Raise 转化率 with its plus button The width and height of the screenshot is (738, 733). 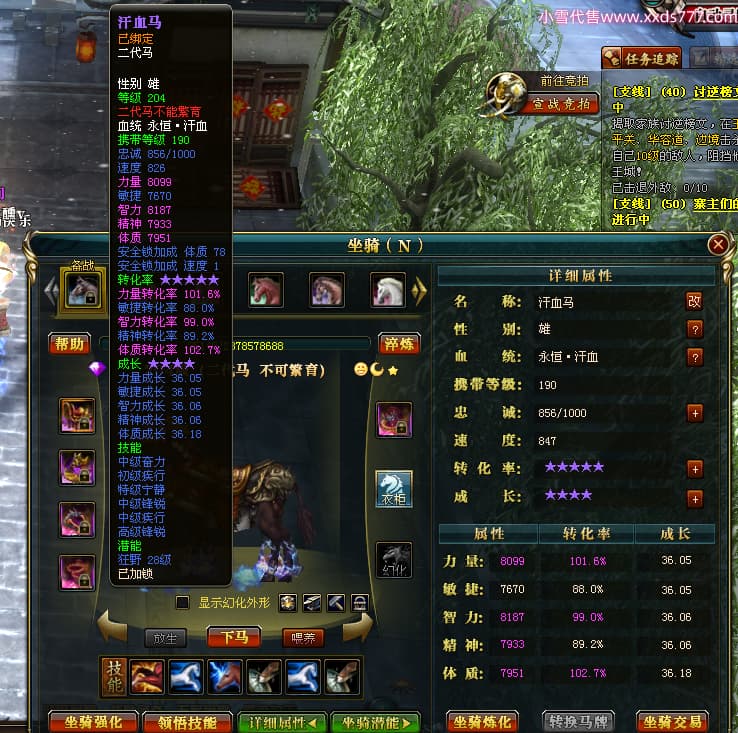[x=695, y=468]
